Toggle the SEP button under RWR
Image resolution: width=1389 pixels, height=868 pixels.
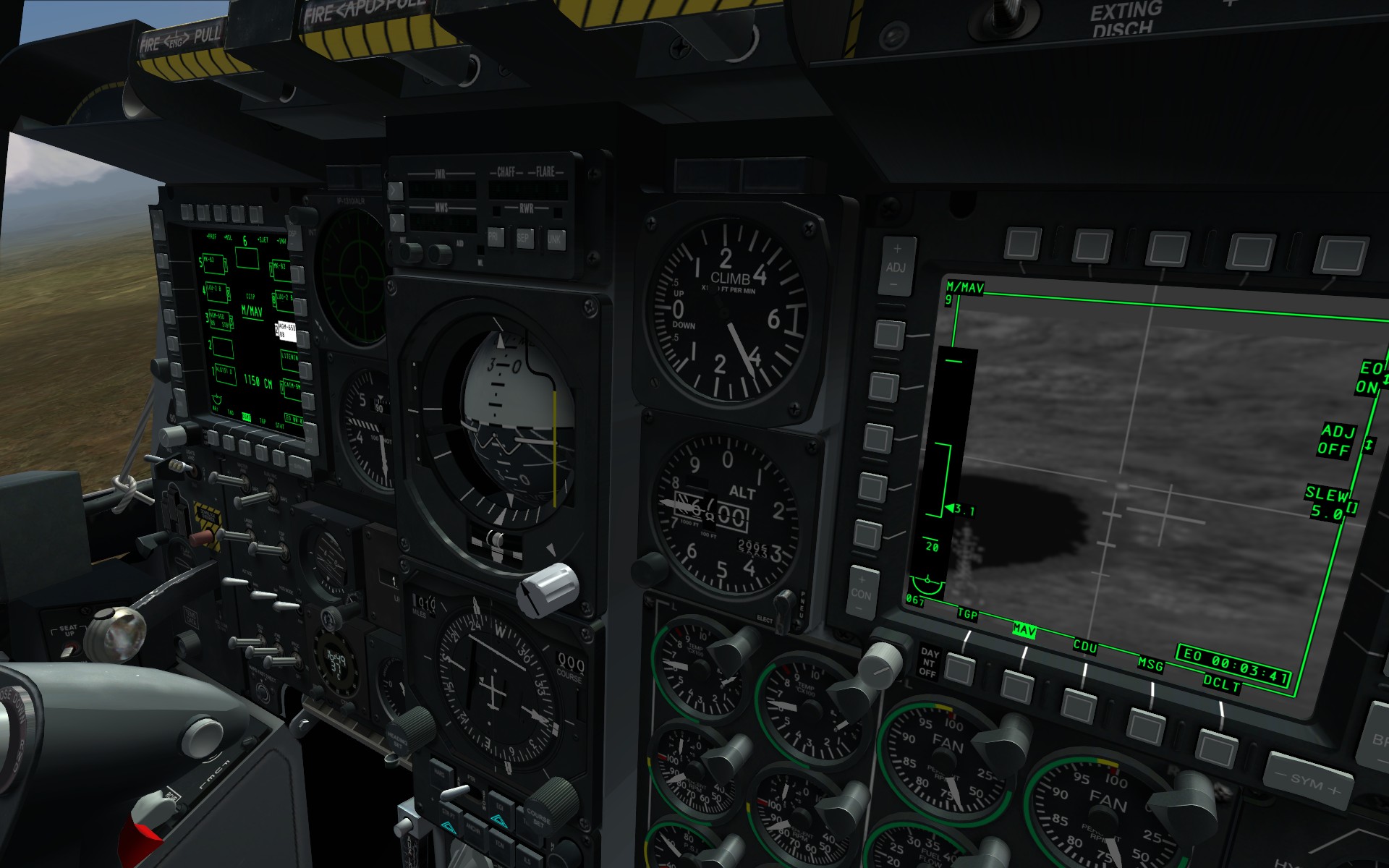click(524, 237)
